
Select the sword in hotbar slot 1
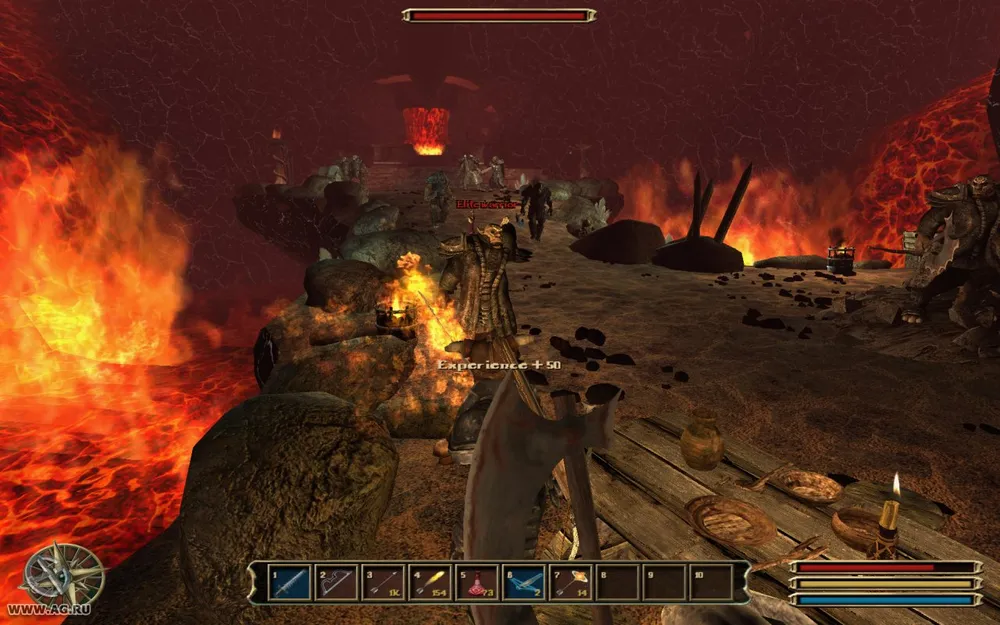[x=289, y=582]
